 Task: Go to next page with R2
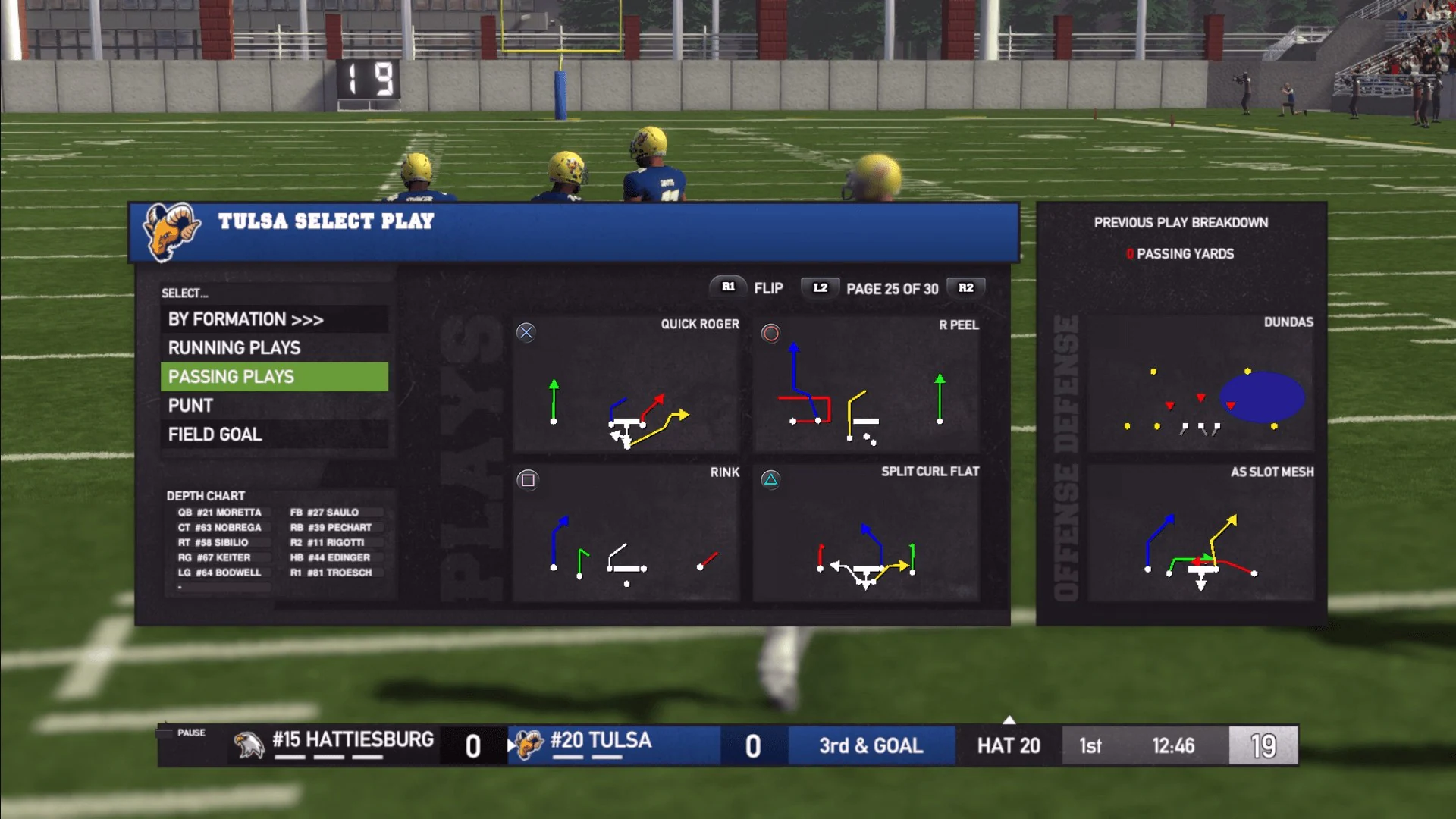click(x=965, y=288)
